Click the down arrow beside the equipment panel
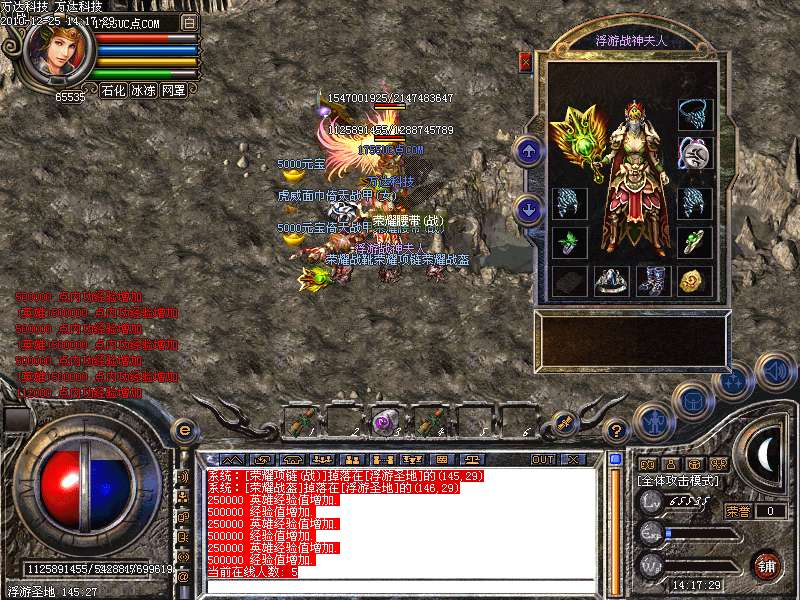 click(528, 210)
